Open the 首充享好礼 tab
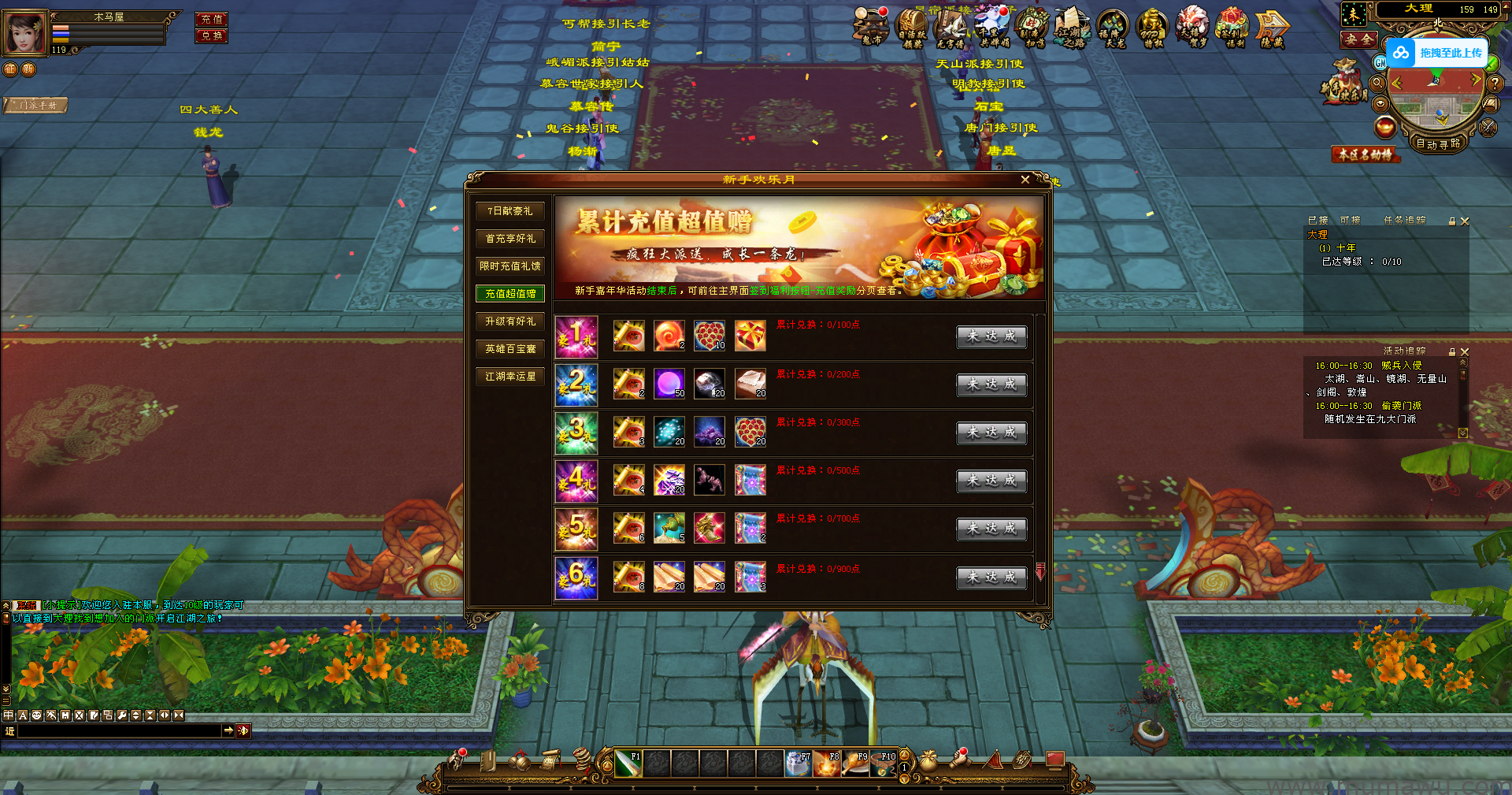 point(510,239)
